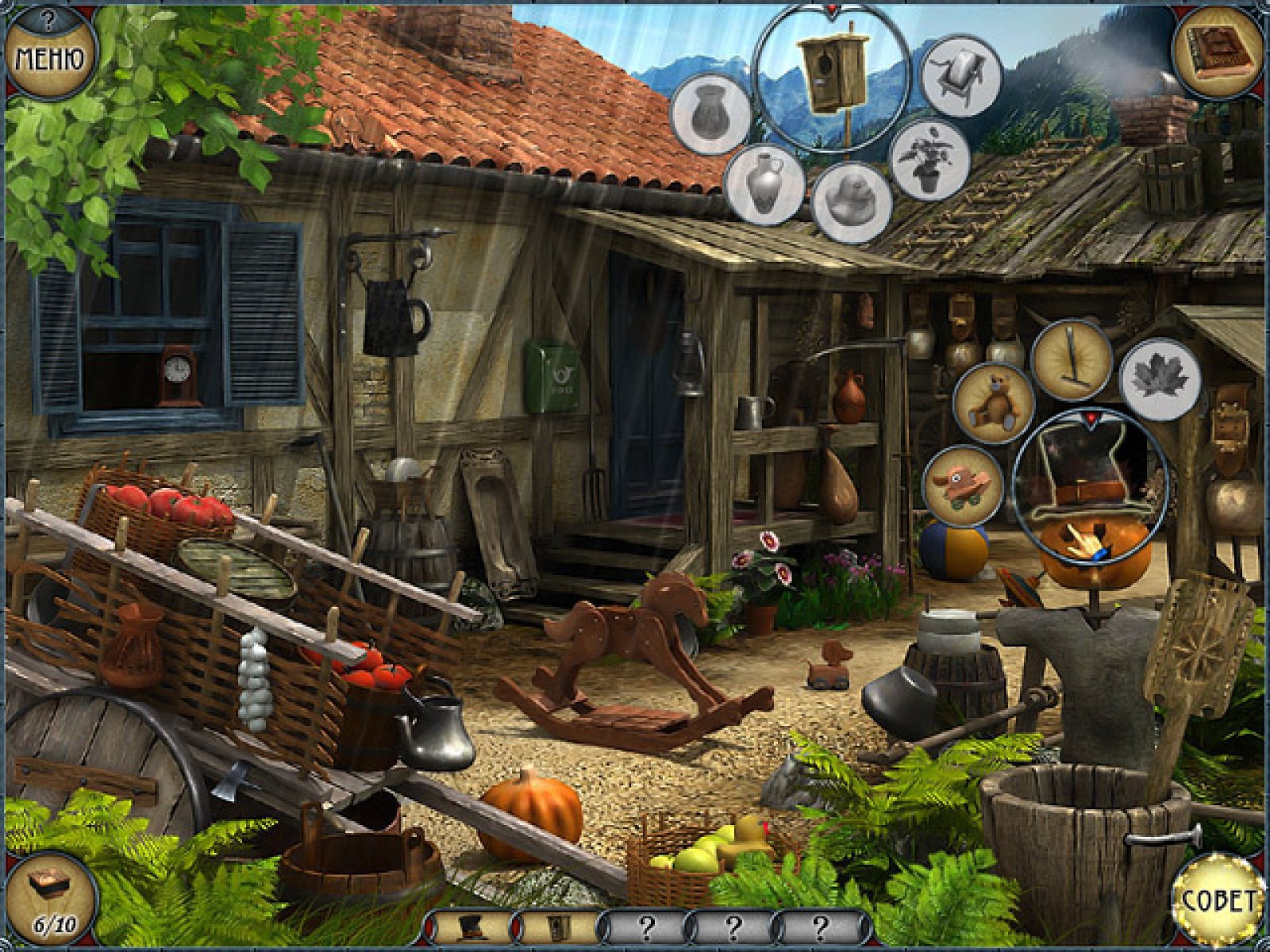This screenshot has height=952, width=1270.
Task: Choose the hammer bubble
Action: coord(1072,359)
